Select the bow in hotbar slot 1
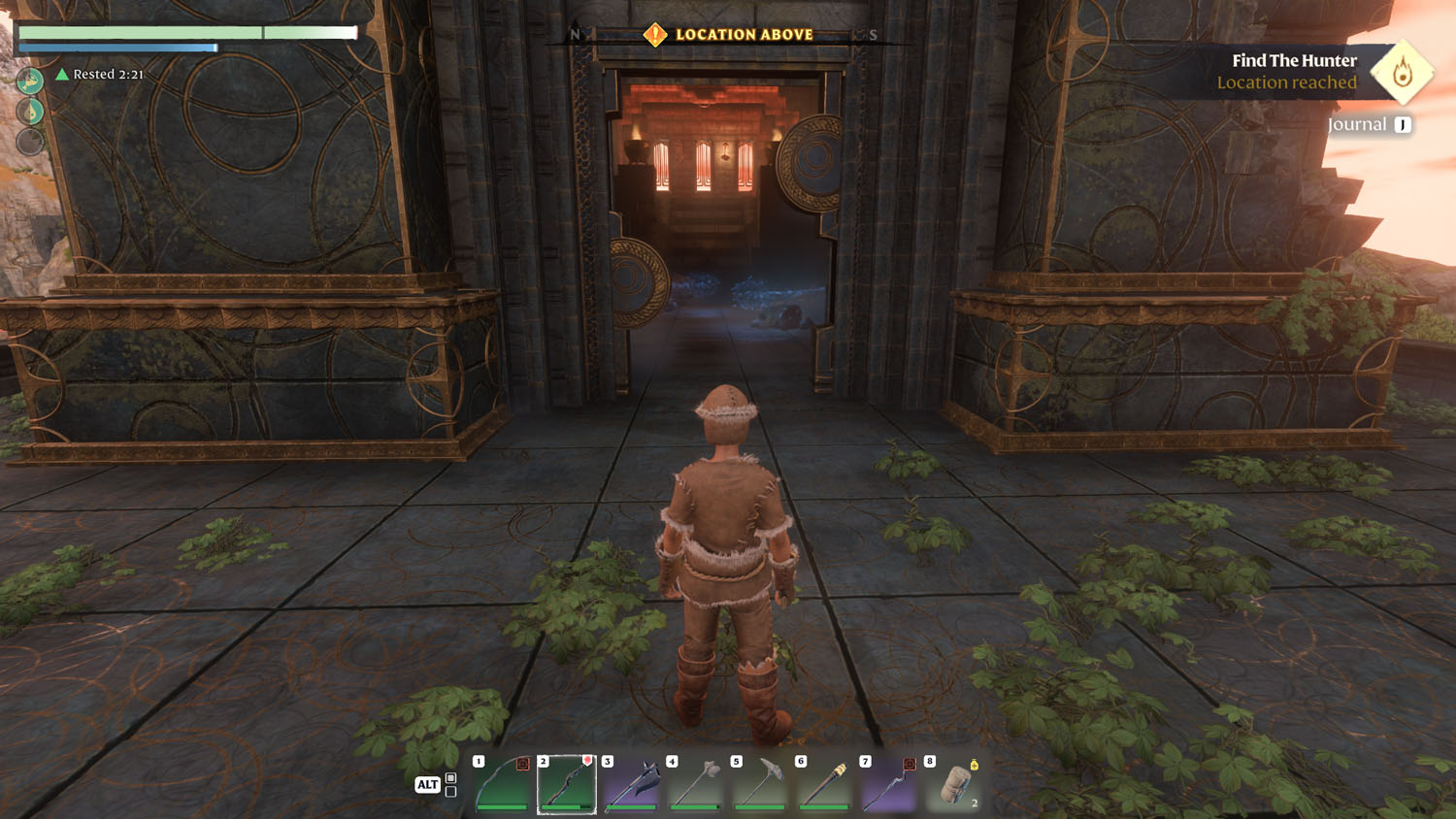Screen dimensions: 1456x819 [x=503, y=783]
